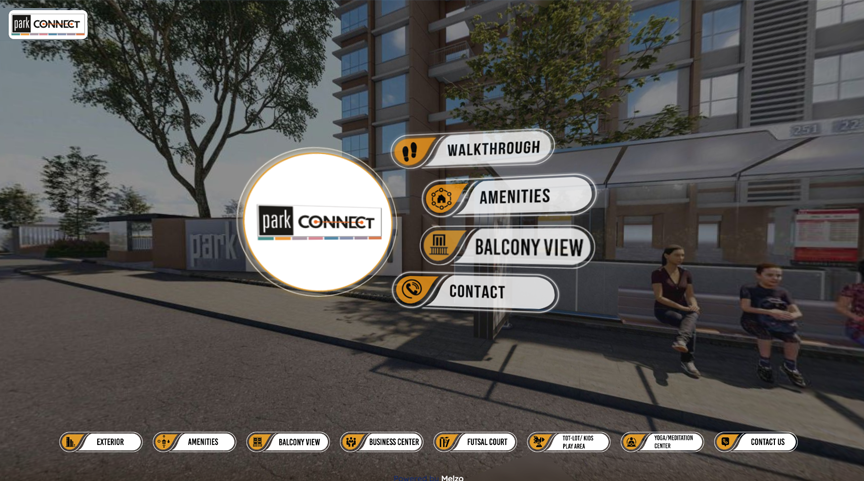This screenshot has width=864, height=481.
Task: Visit the Business Center
Action: pos(381,442)
